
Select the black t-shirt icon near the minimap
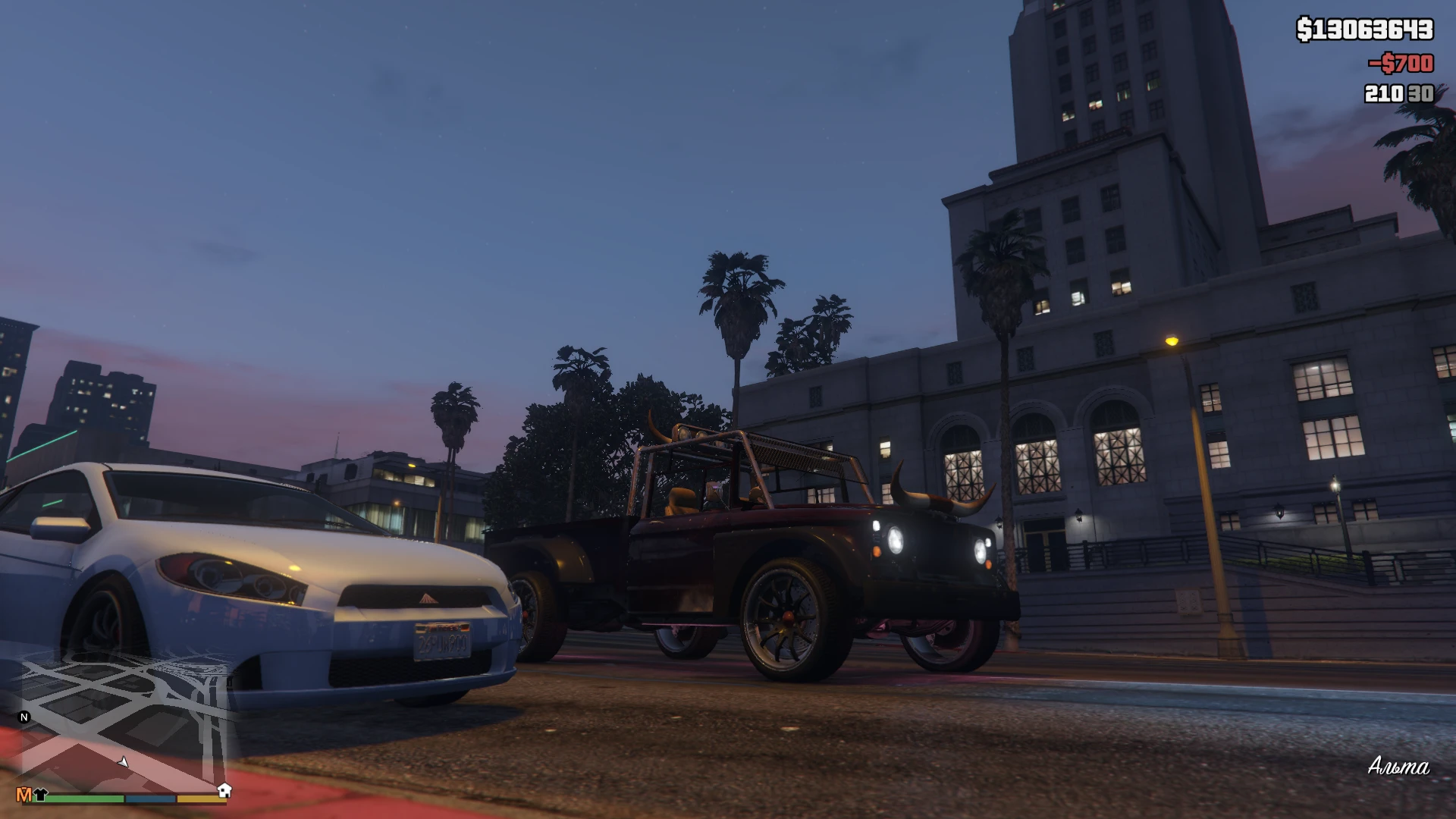[39, 795]
